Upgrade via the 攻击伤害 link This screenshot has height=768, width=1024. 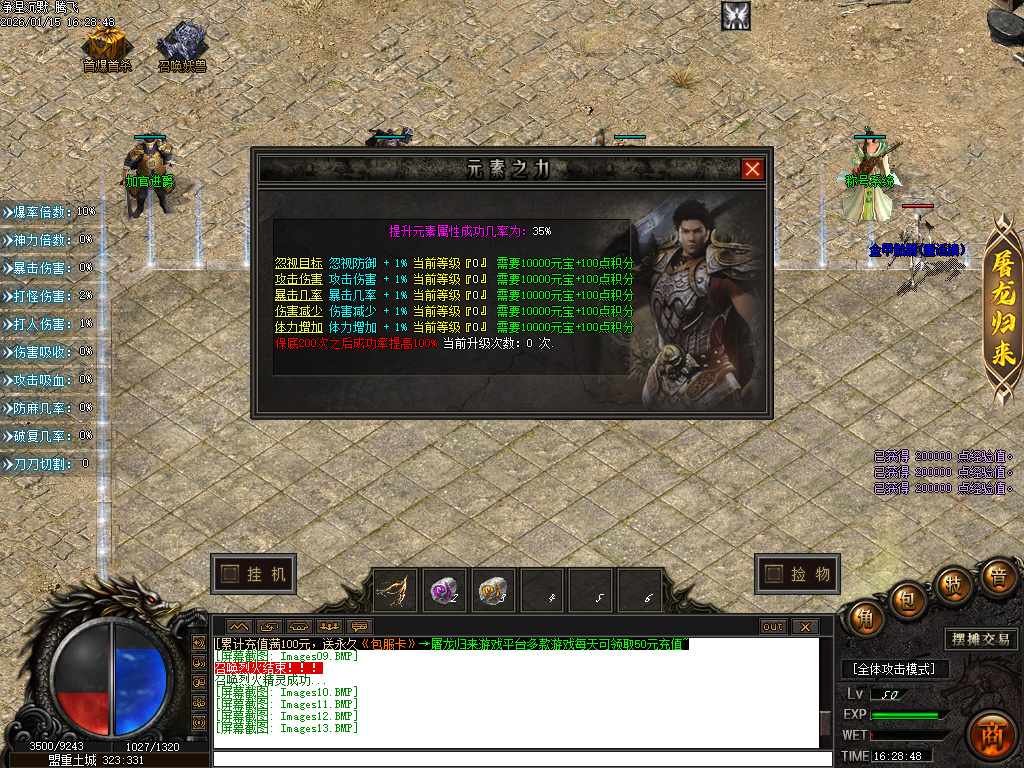[299, 279]
